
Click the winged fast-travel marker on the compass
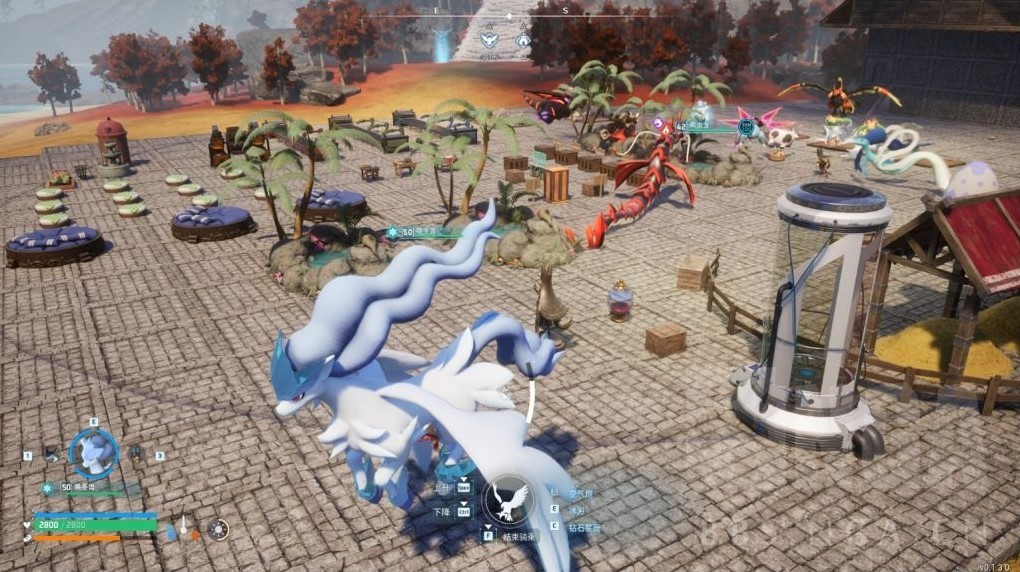click(489, 41)
